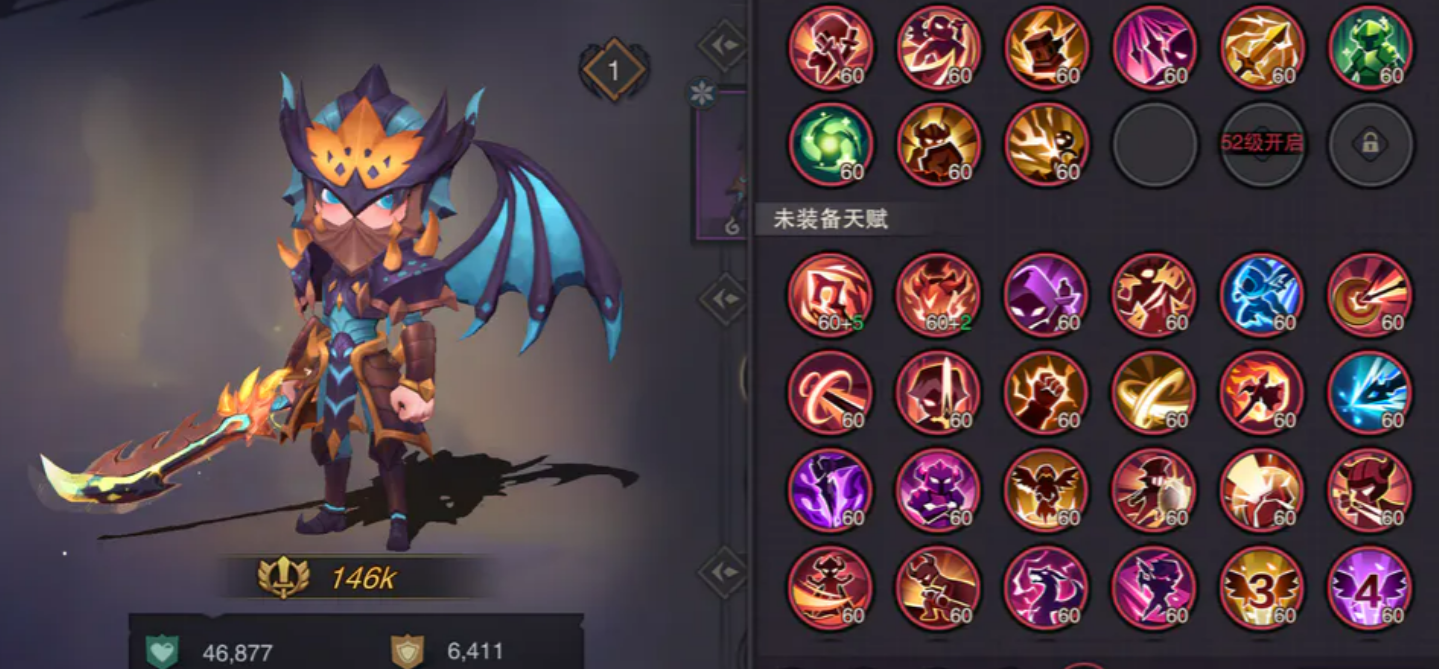Choose the golden lightning sword talent
The image size is (1439, 669).
[x=1262, y=47]
